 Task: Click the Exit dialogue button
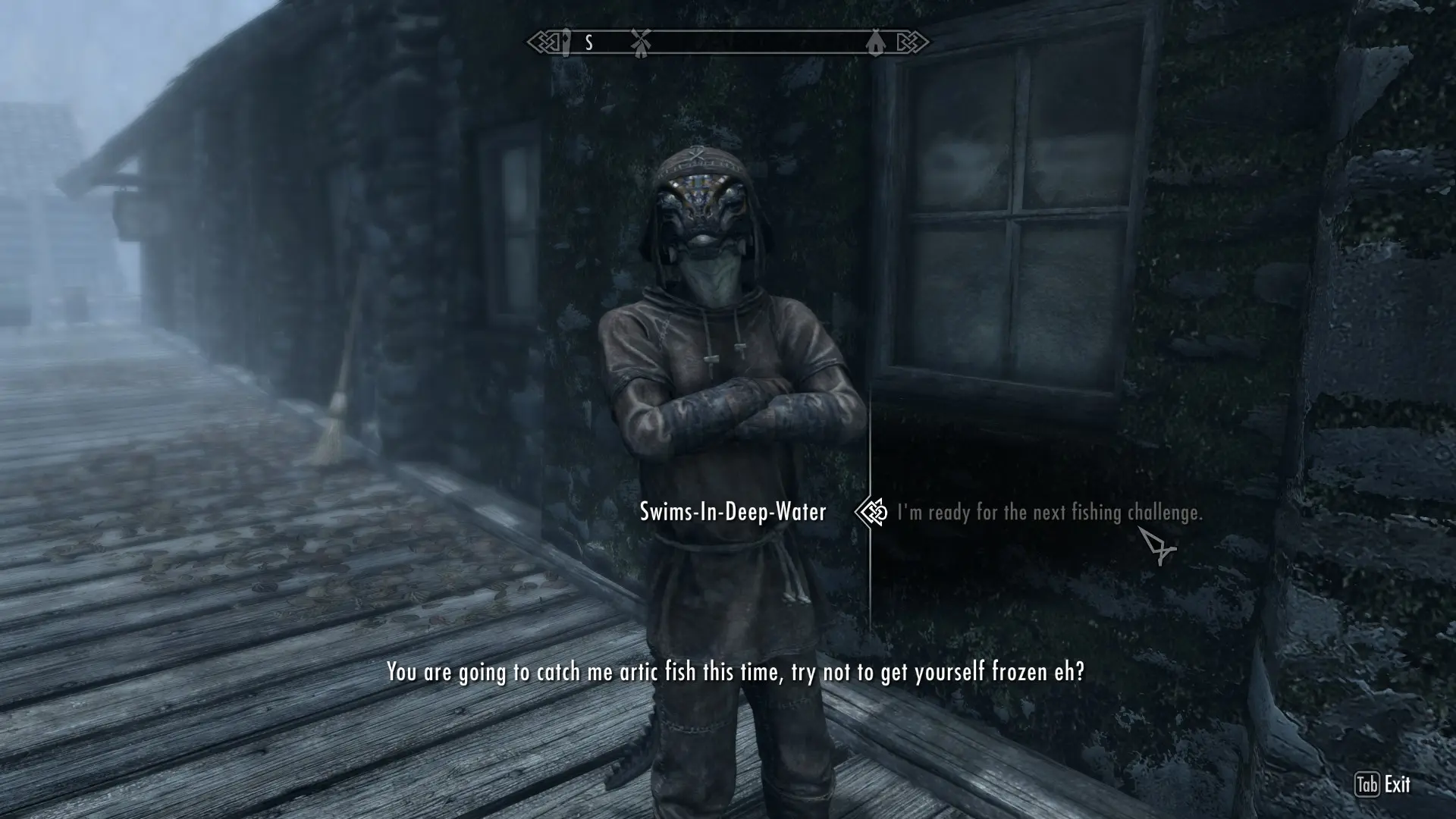(x=1383, y=784)
